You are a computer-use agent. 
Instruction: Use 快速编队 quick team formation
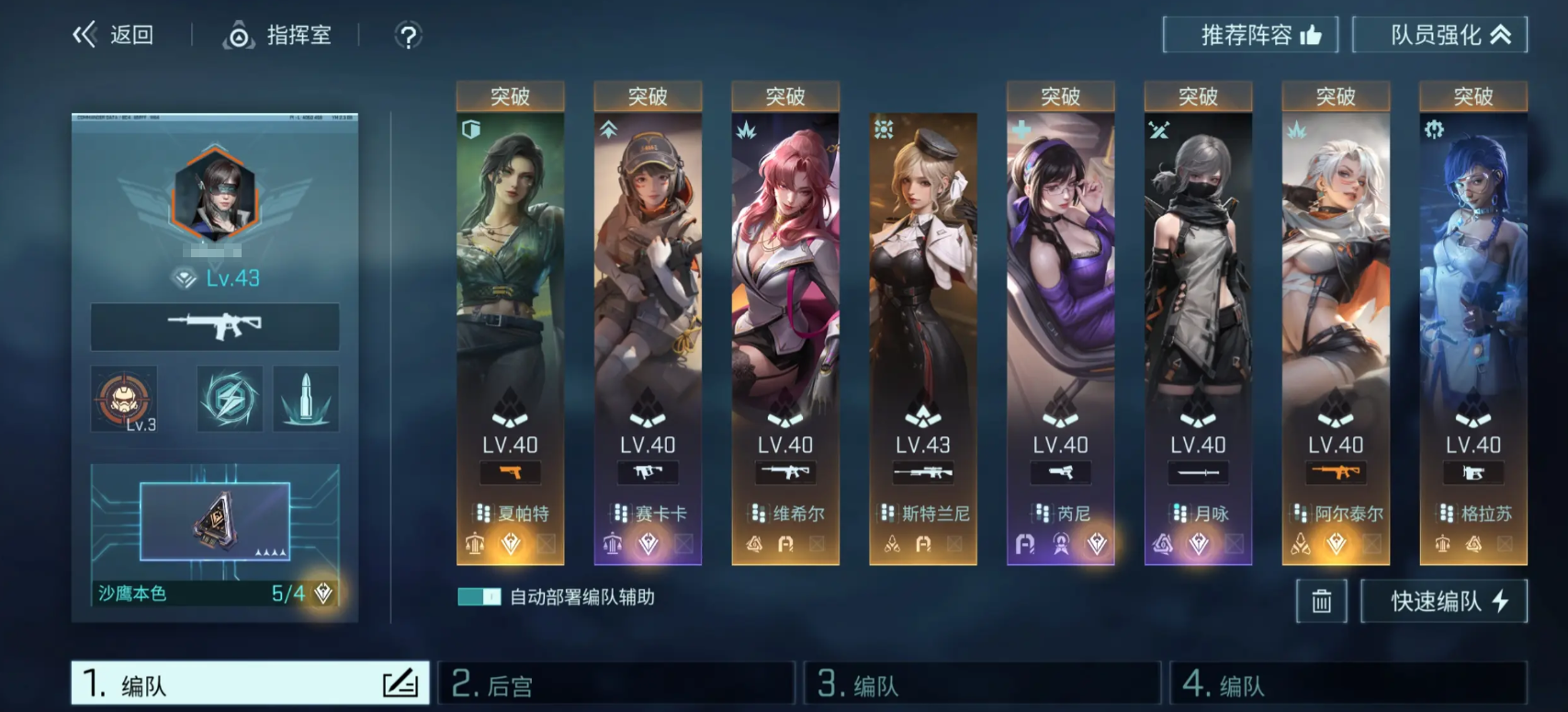[1444, 602]
